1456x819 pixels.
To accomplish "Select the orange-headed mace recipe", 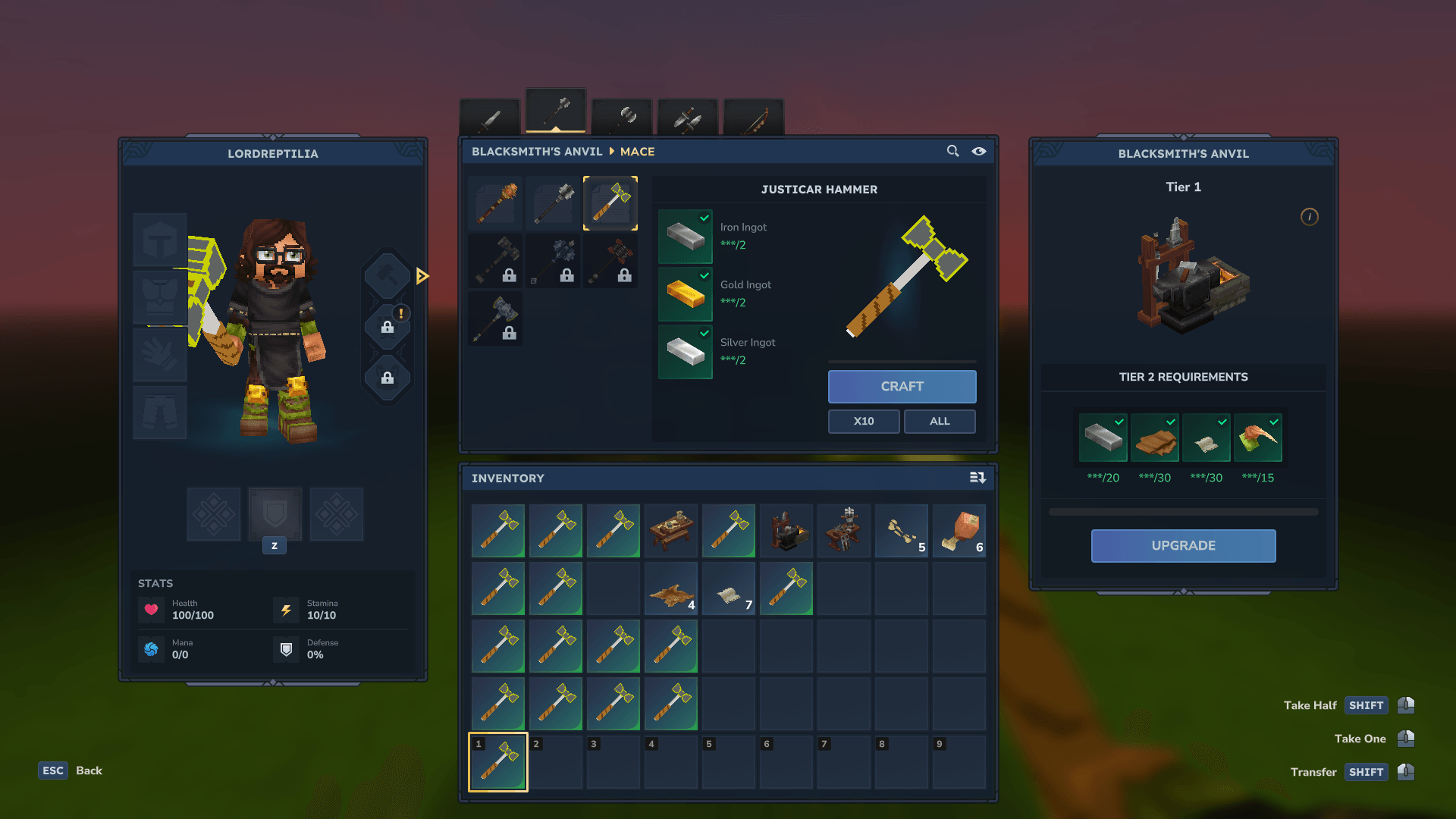I will (496, 203).
